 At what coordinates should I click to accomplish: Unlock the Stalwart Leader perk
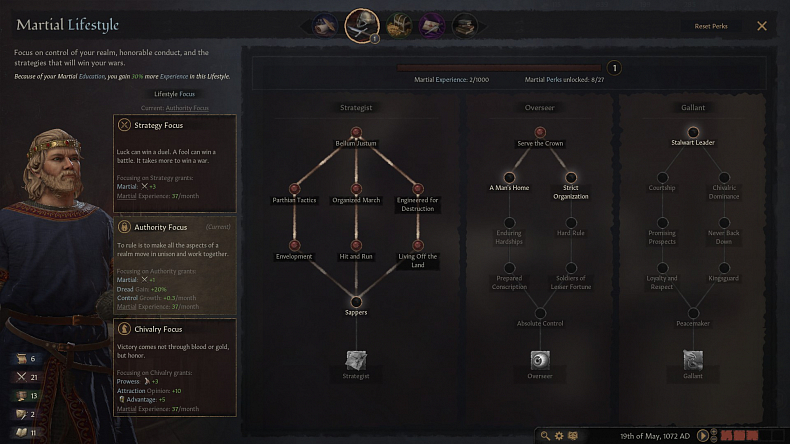point(693,132)
